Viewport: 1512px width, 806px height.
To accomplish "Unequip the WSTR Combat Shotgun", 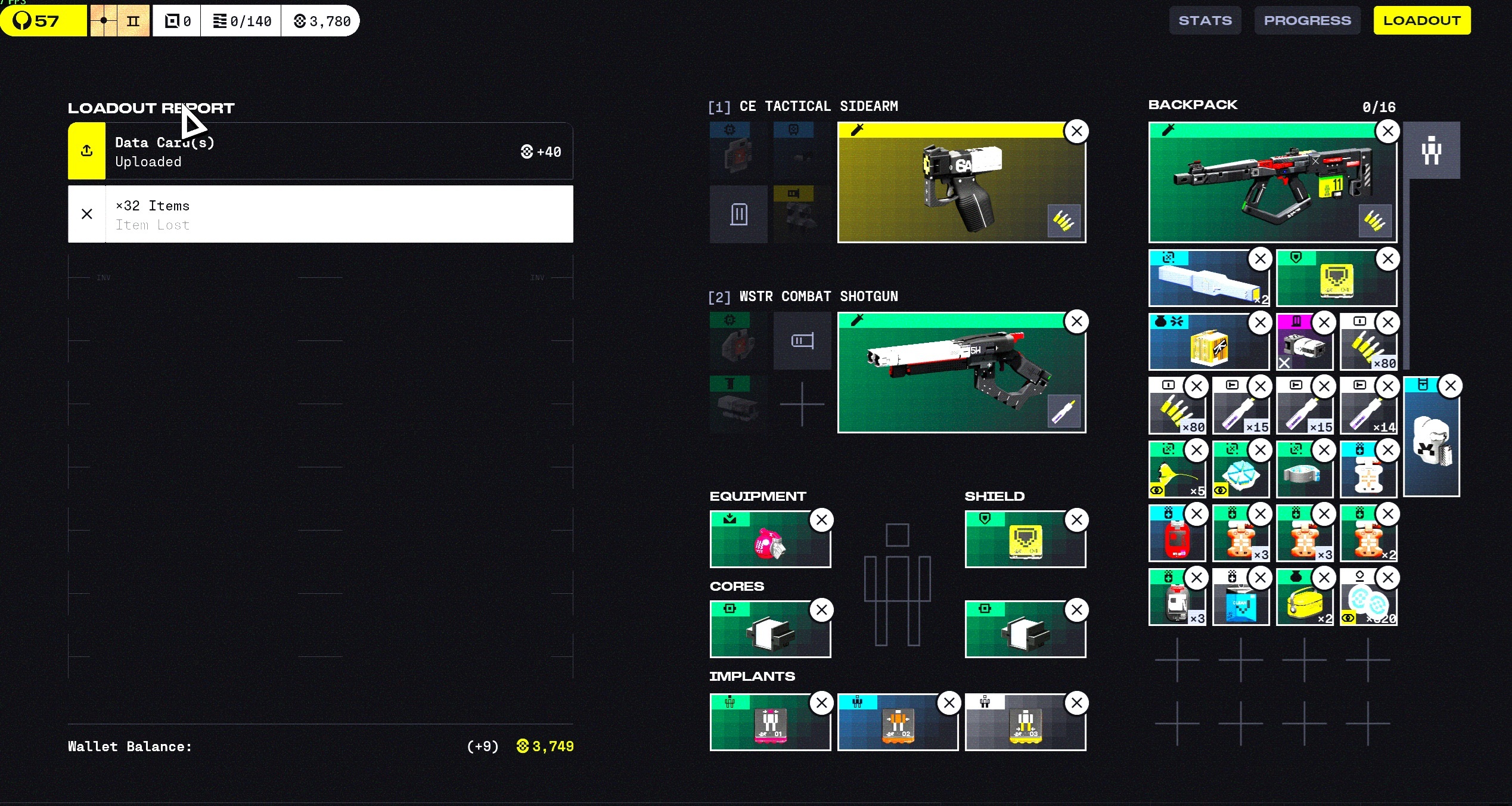I will pyautogui.click(x=1076, y=322).
